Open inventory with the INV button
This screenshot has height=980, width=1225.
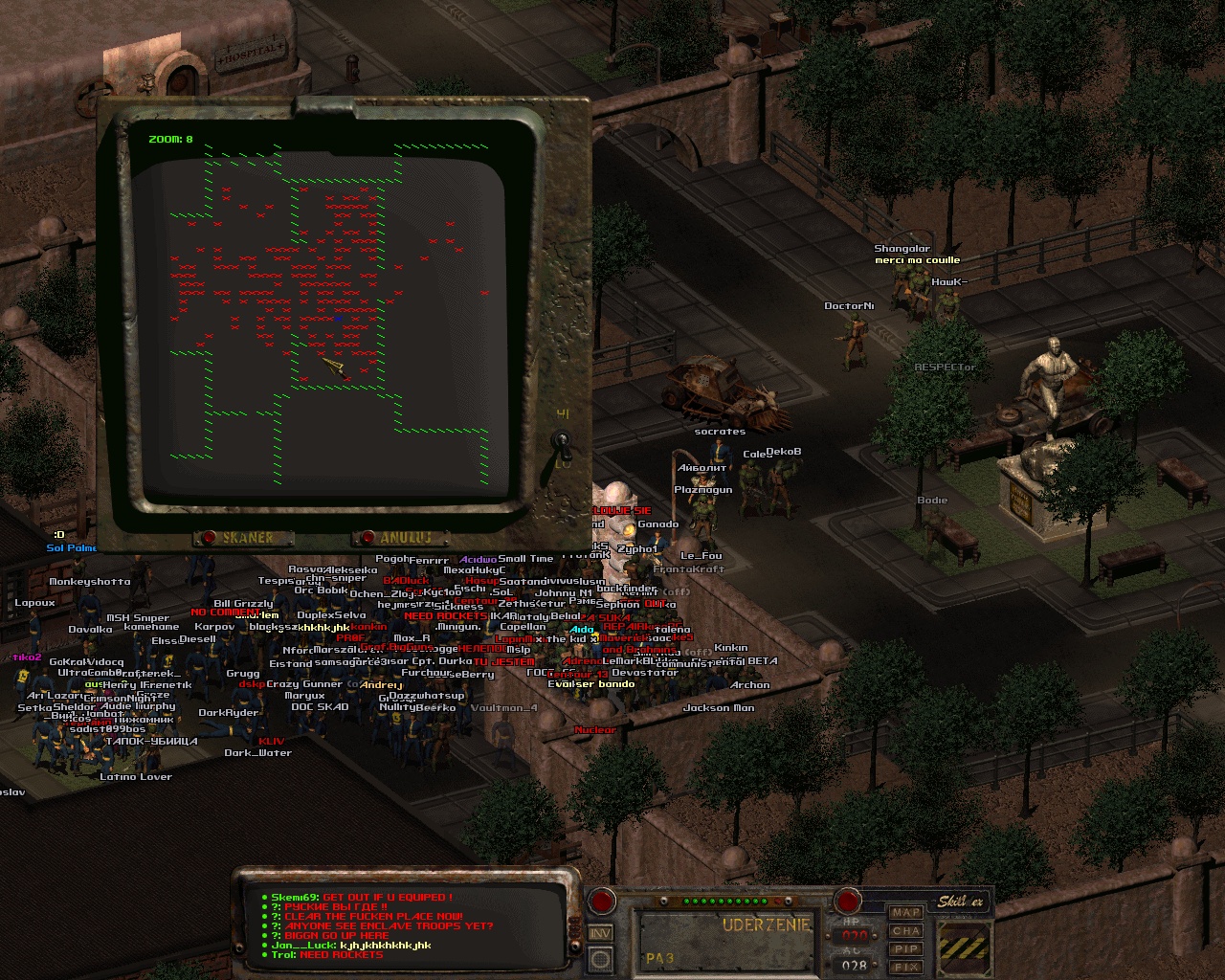pos(600,933)
